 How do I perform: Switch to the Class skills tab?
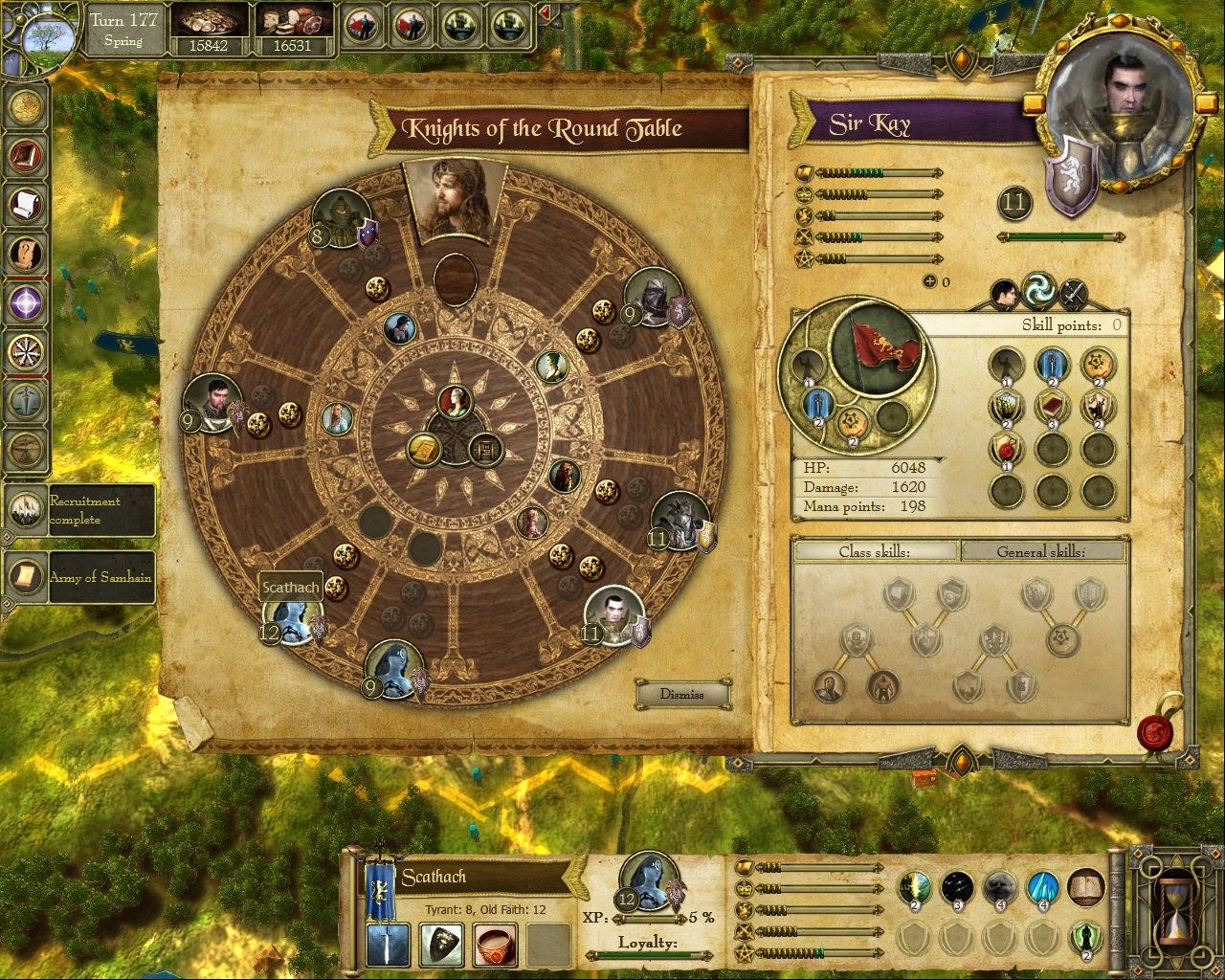[874, 552]
